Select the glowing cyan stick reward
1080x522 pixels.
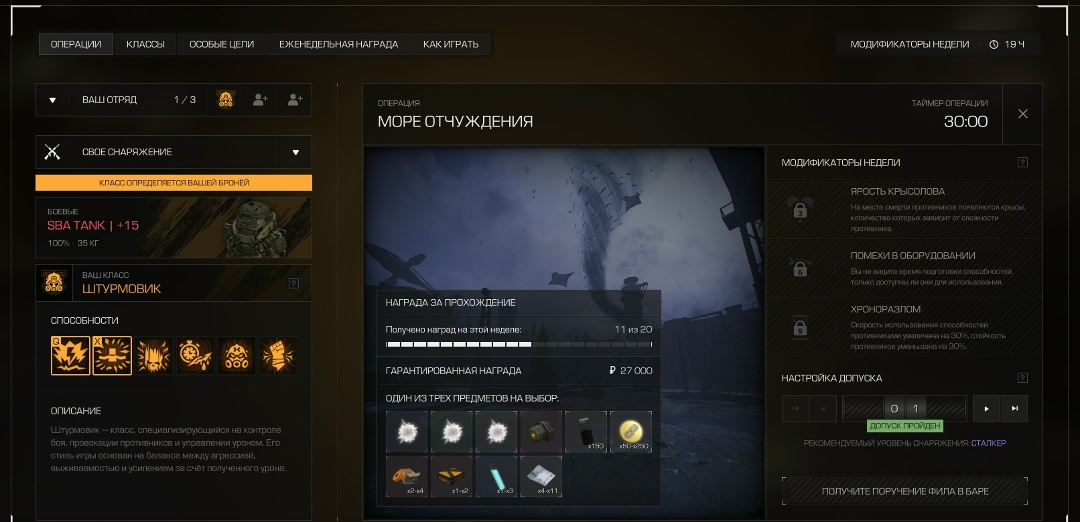pos(497,476)
